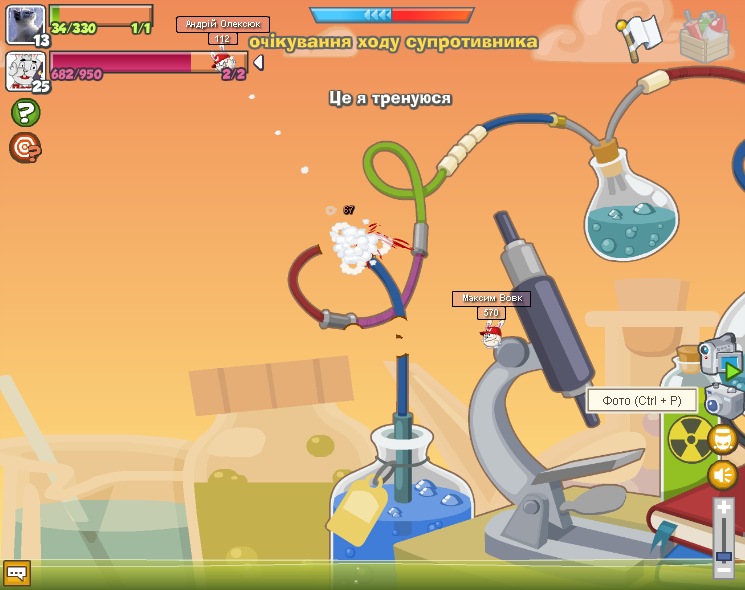The height and width of the screenshot is (590, 745).
Task: Zoom out with the minus button
Action: (724, 568)
